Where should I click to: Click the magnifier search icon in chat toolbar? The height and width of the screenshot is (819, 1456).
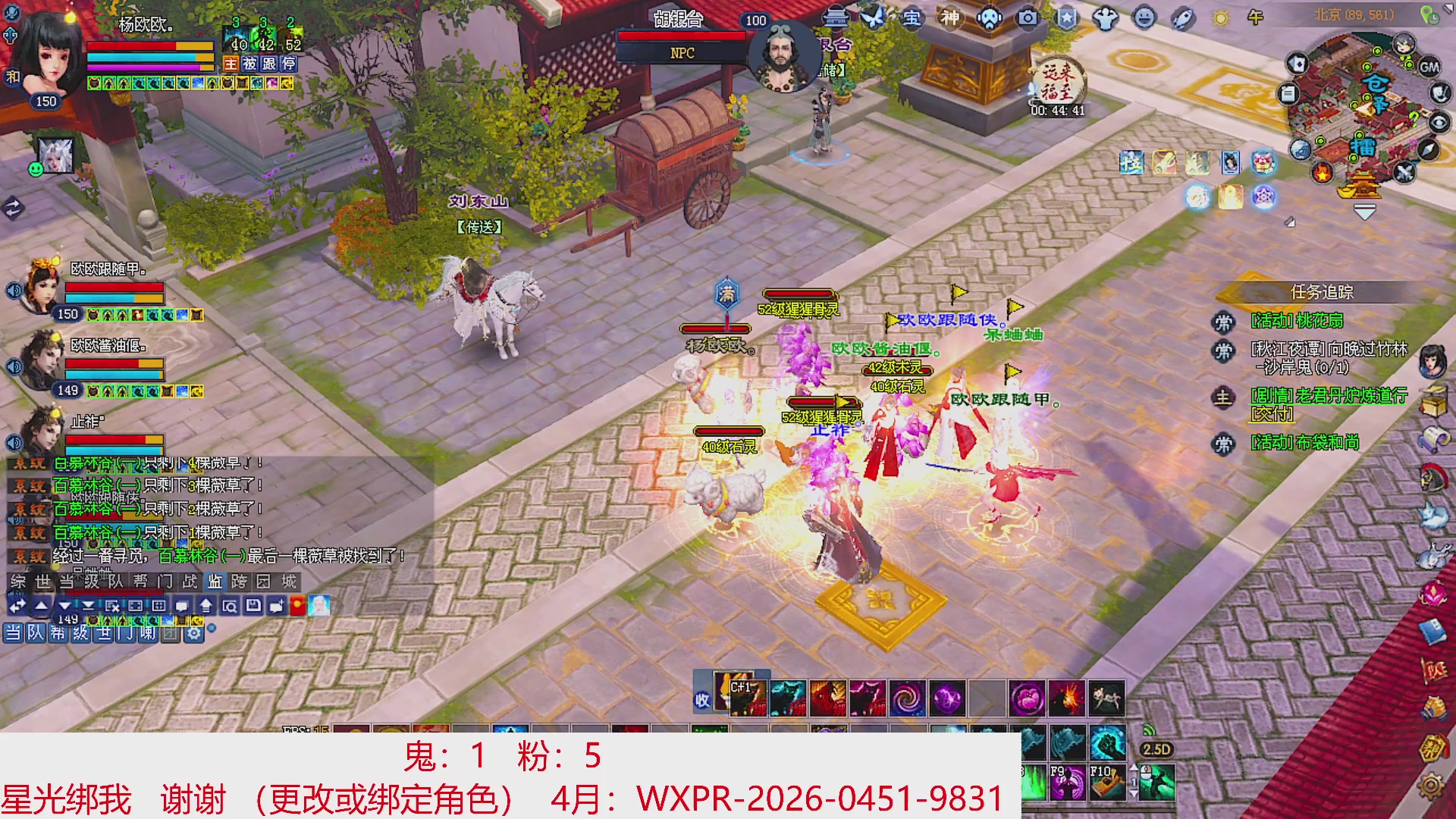229,604
